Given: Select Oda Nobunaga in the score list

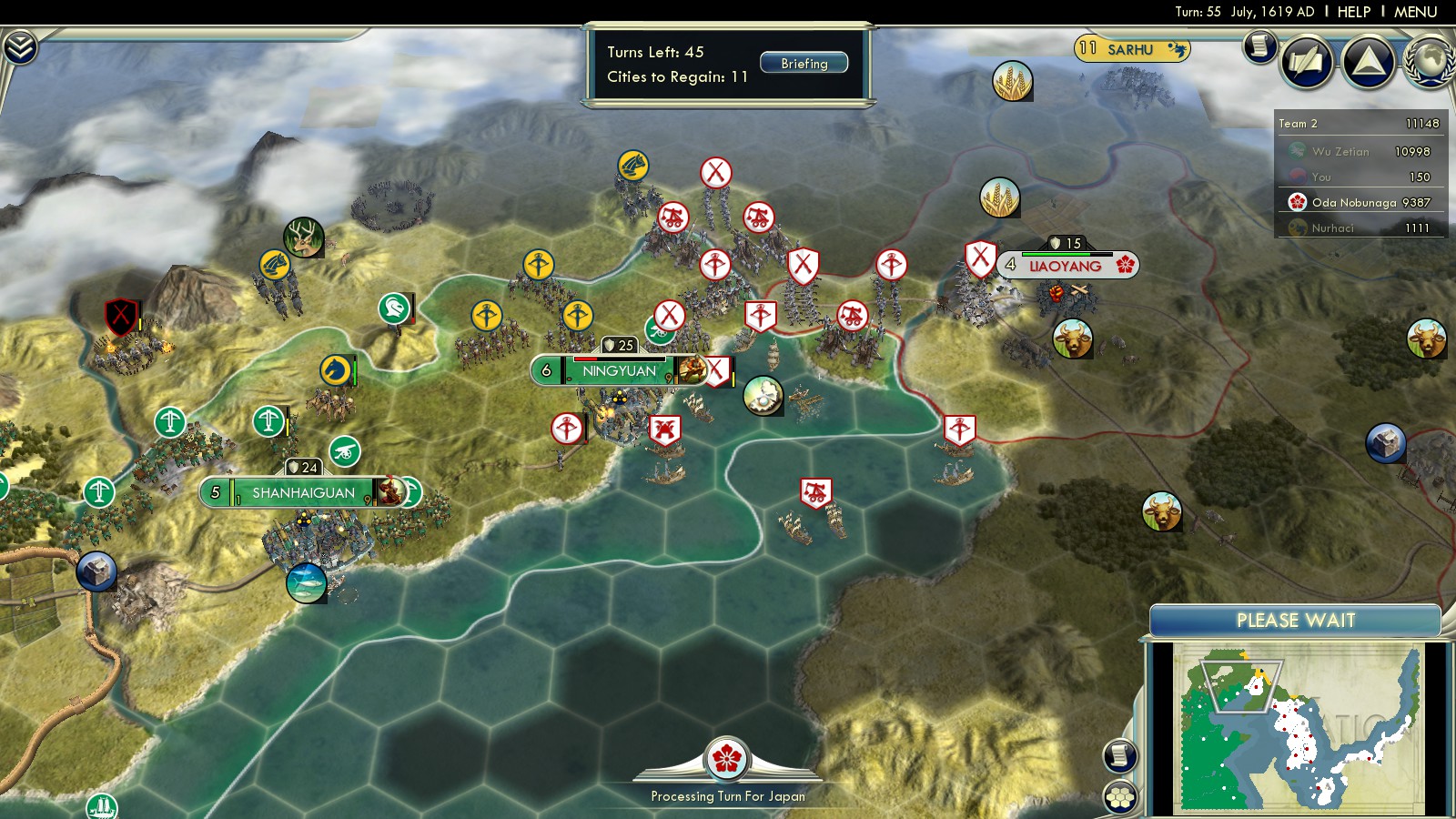Looking at the screenshot, I should coord(1360,203).
